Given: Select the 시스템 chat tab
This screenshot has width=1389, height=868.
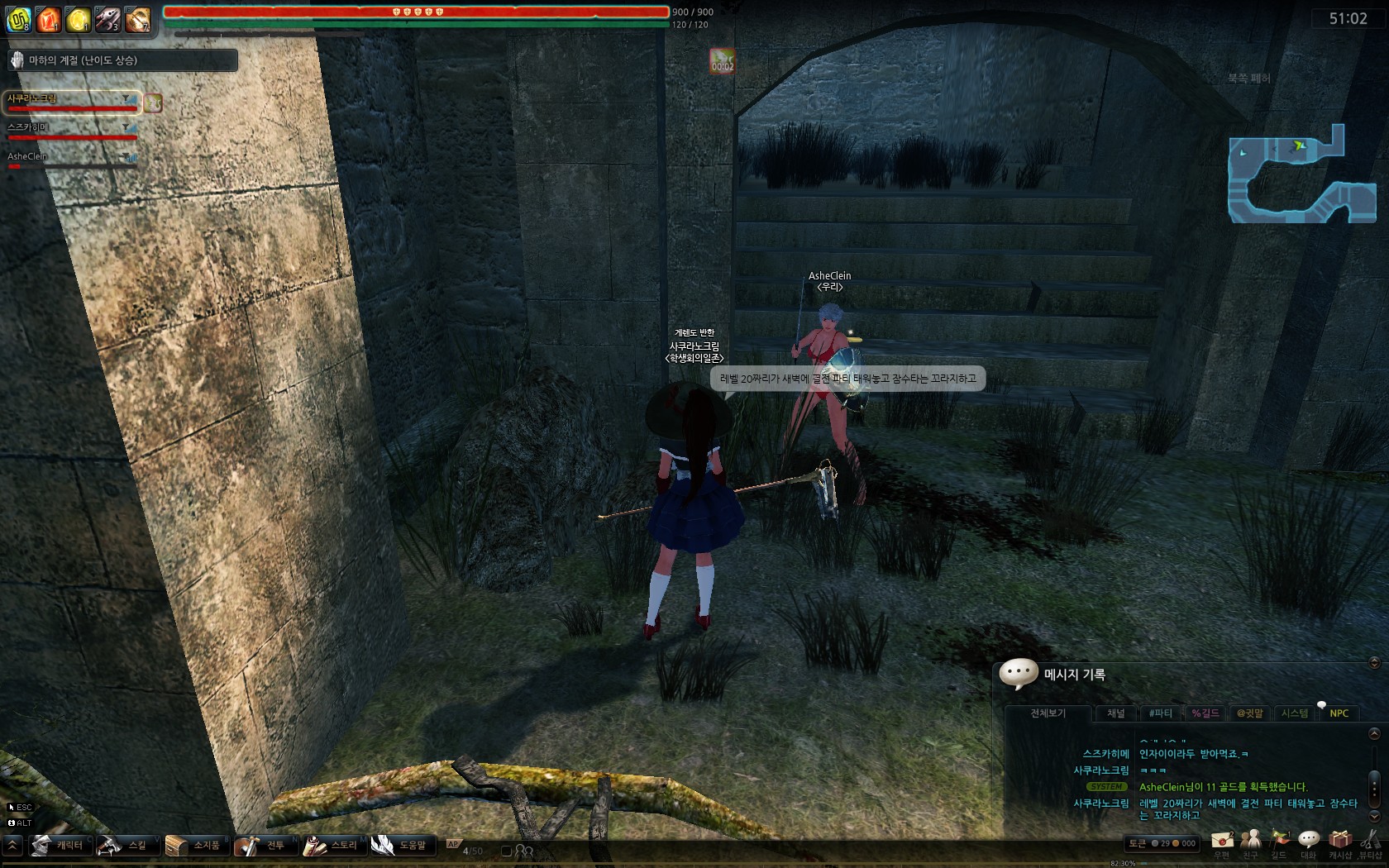Looking at the screenshot, I should pos(1294,713).
